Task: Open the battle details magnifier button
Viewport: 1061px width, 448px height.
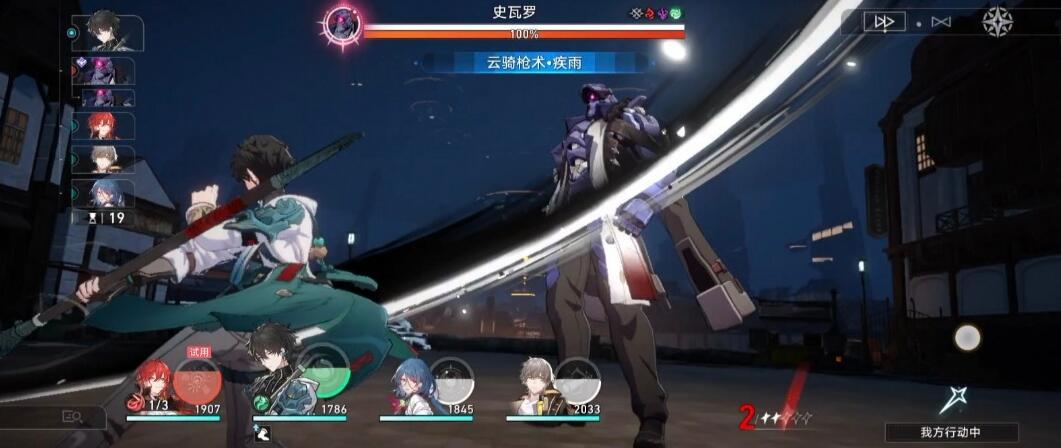Action: (x=72, y=417)
